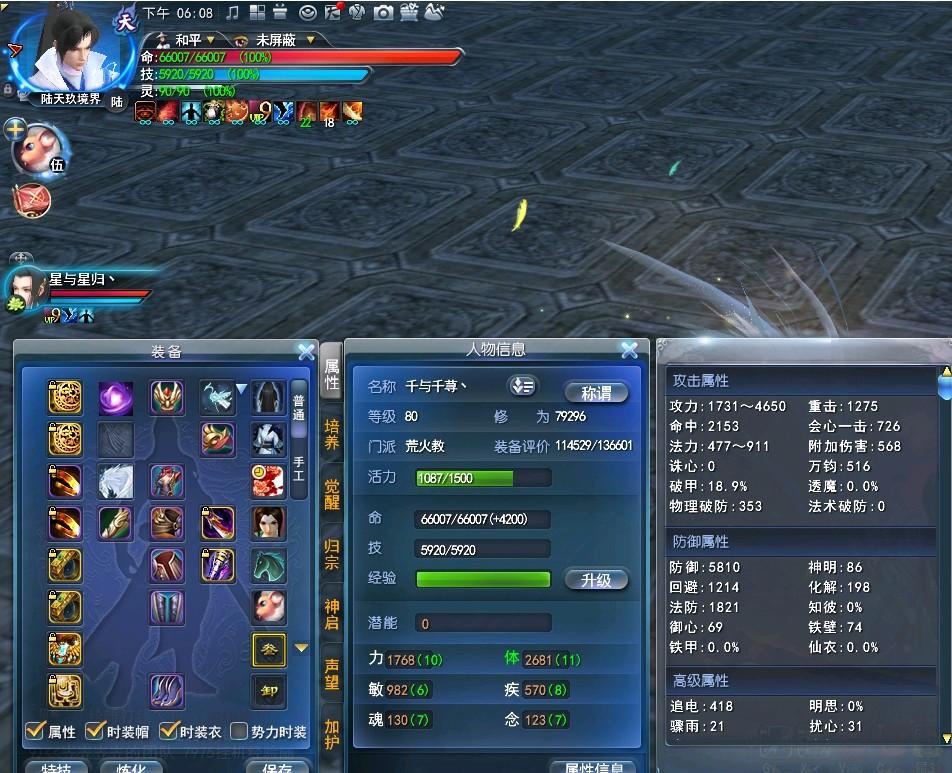The height and width of the screenshot is (773, 952).
Task: Open the 称谓 title button
Action: [596, 392]
